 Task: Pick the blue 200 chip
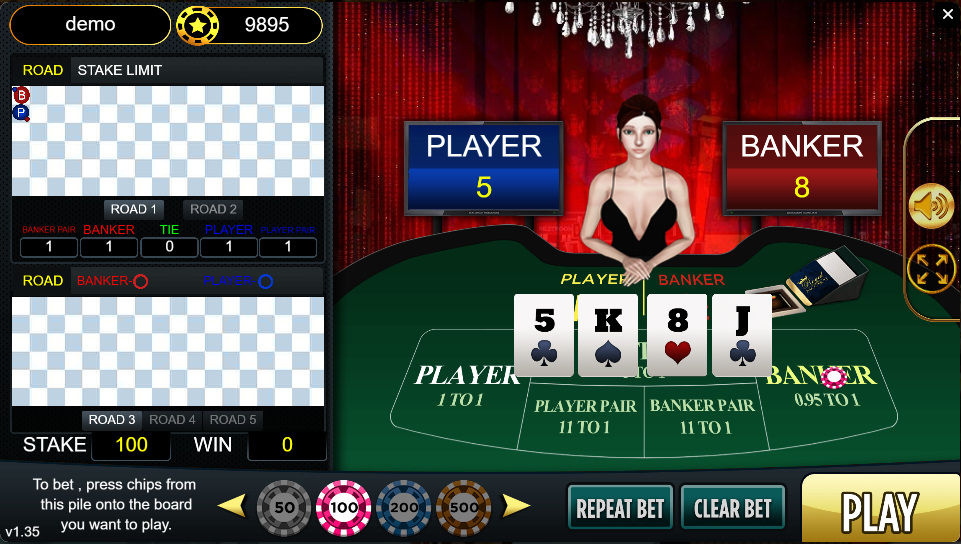[404, 507]
